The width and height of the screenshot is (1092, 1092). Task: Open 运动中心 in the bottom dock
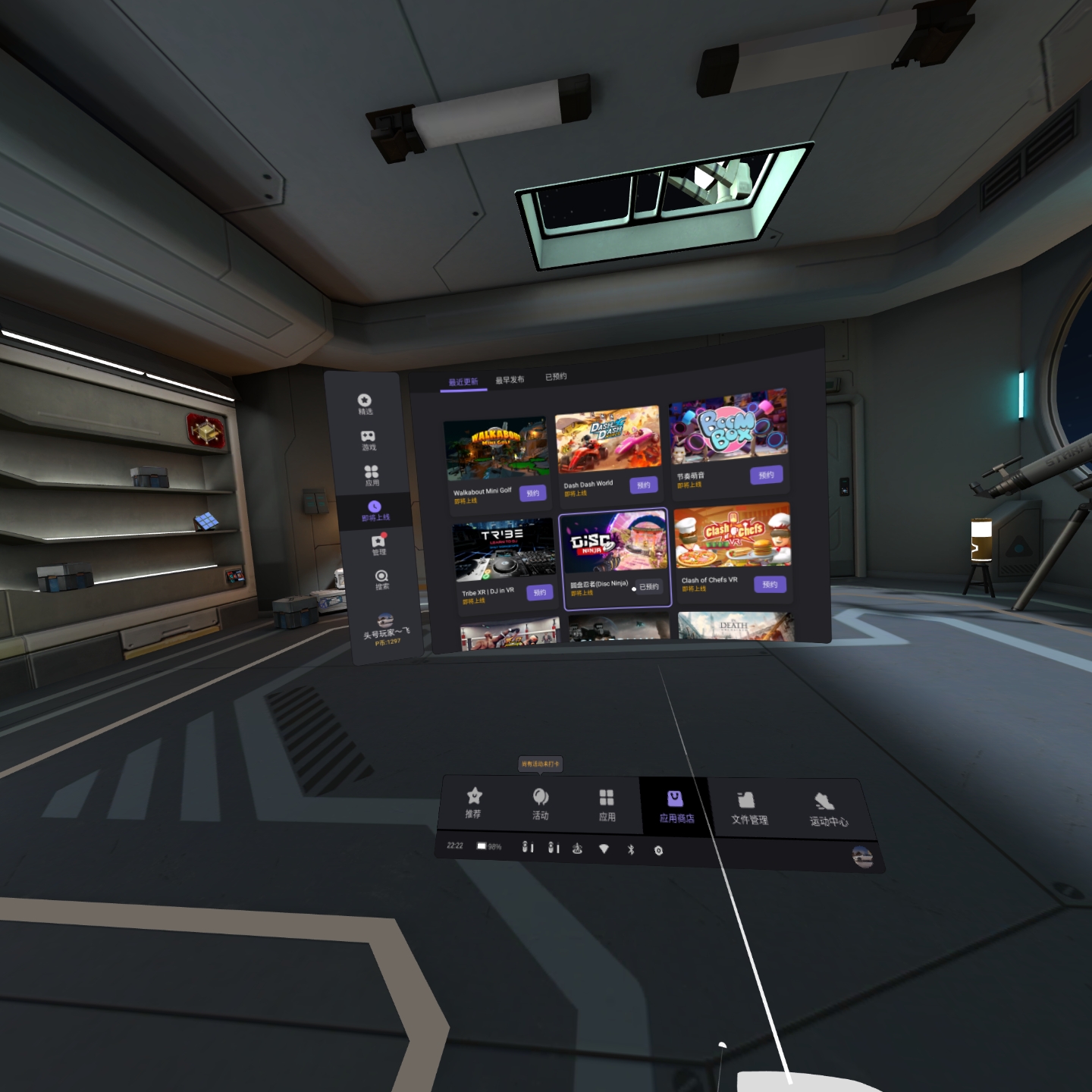(827, 809)
